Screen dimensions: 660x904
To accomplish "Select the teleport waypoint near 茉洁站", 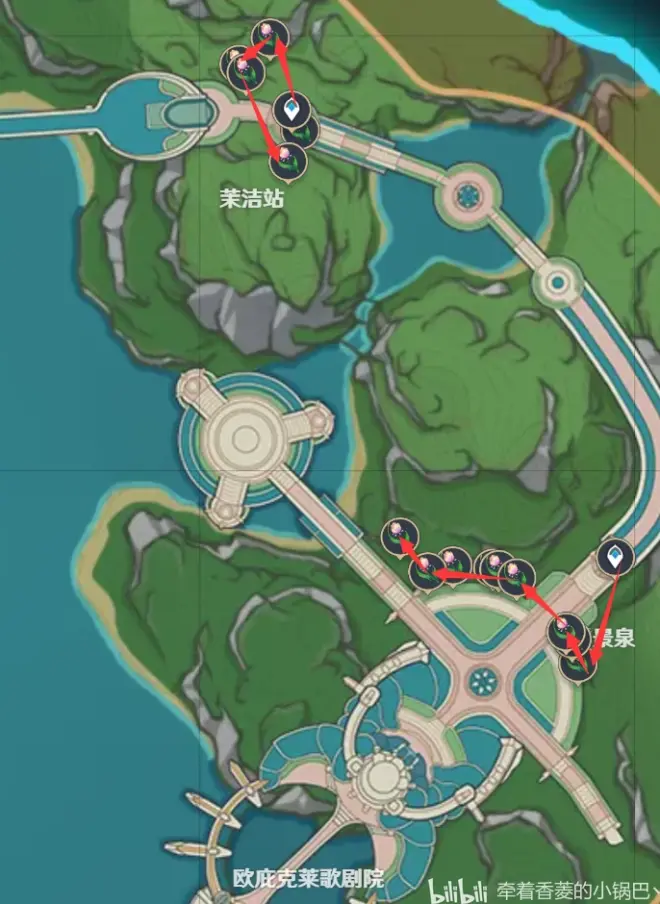I will coord(289,109).
